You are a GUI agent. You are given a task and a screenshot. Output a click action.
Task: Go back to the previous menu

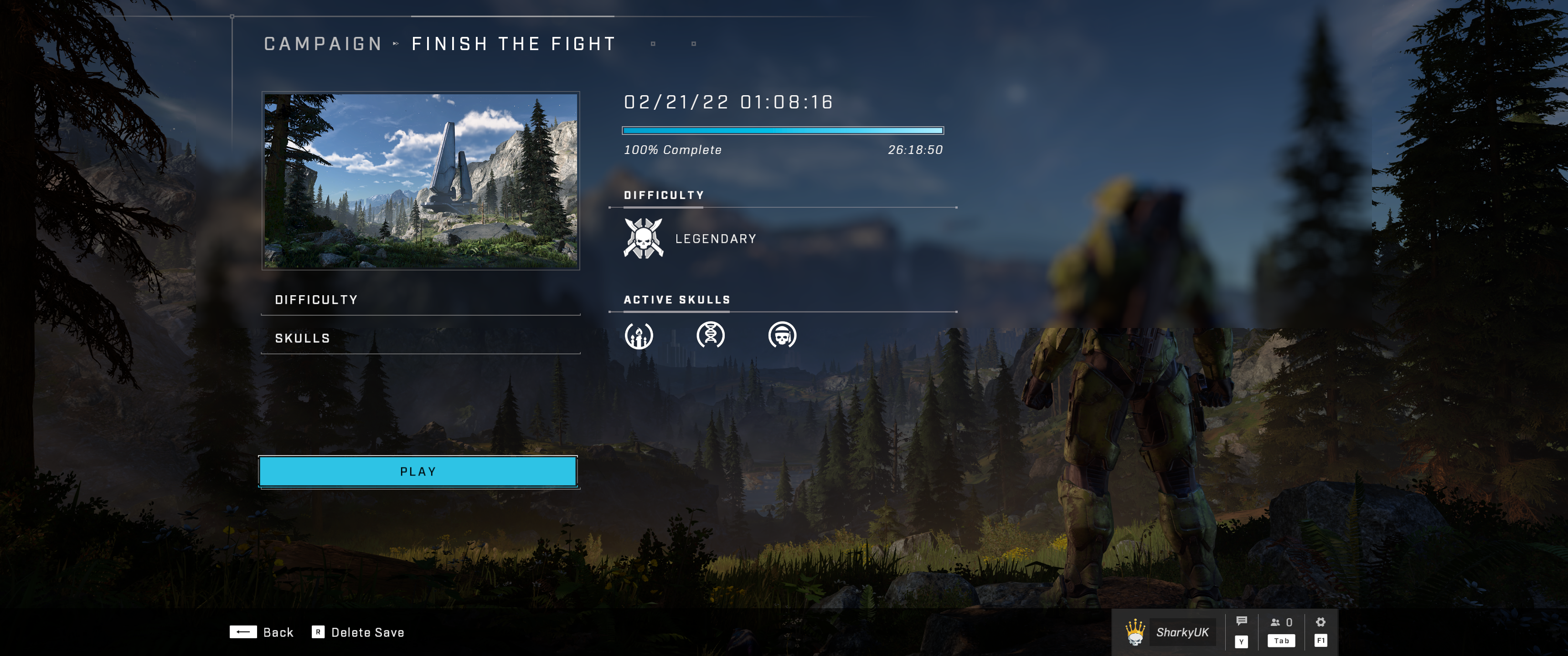coord(262,632)
